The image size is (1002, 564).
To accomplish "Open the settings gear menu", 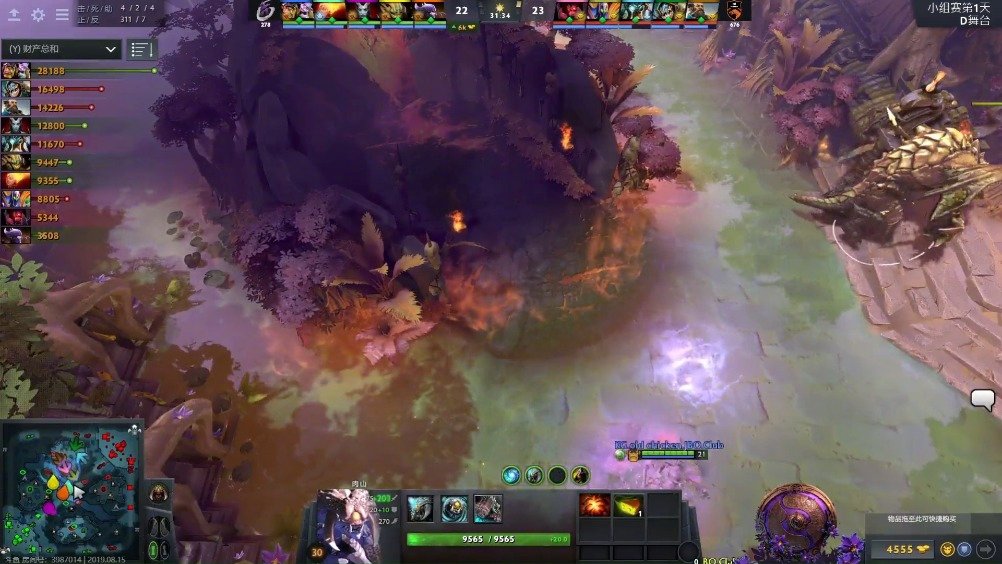I will click(x=38, y=15).
